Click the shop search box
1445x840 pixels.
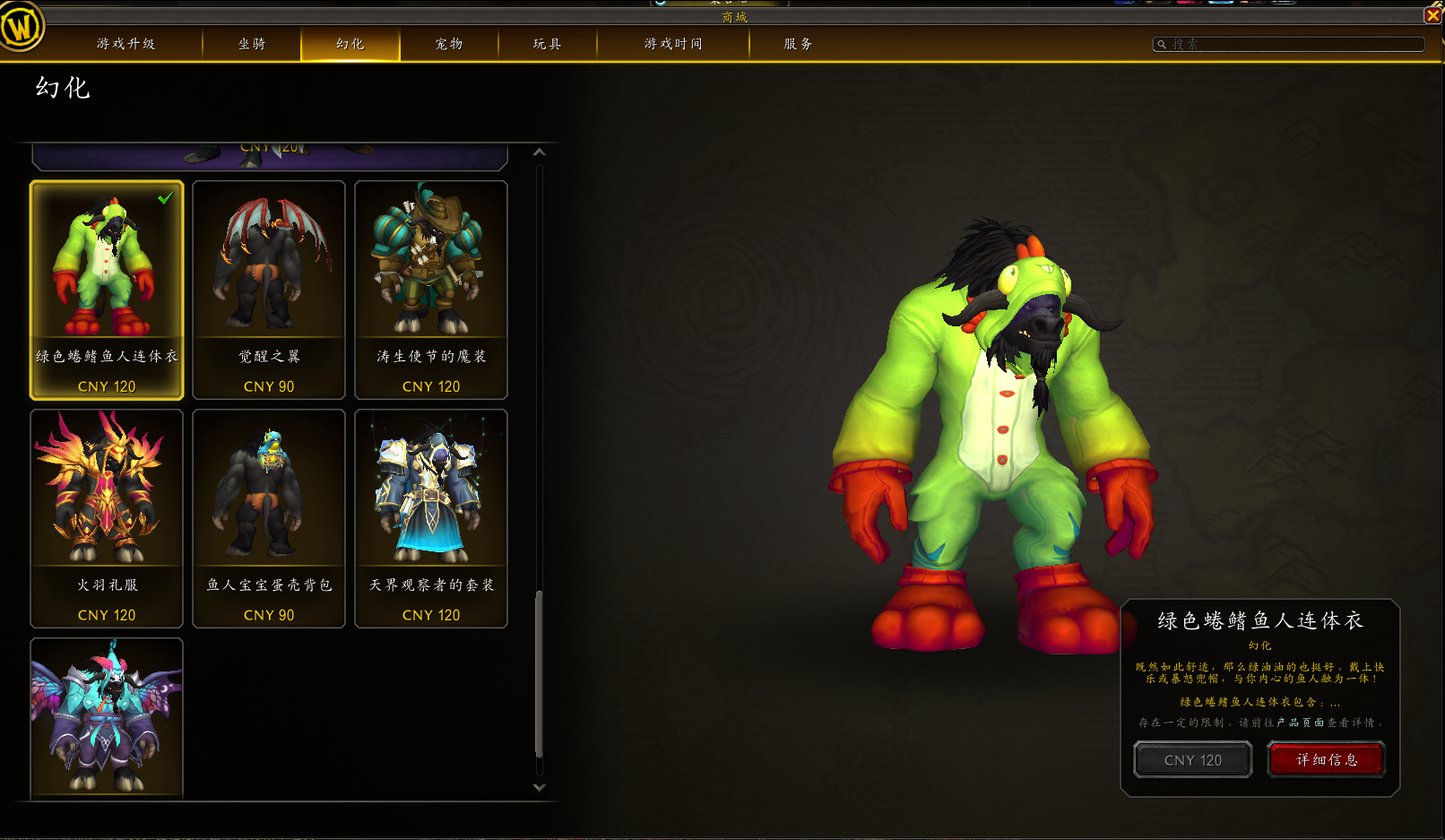click(1289, 44)
